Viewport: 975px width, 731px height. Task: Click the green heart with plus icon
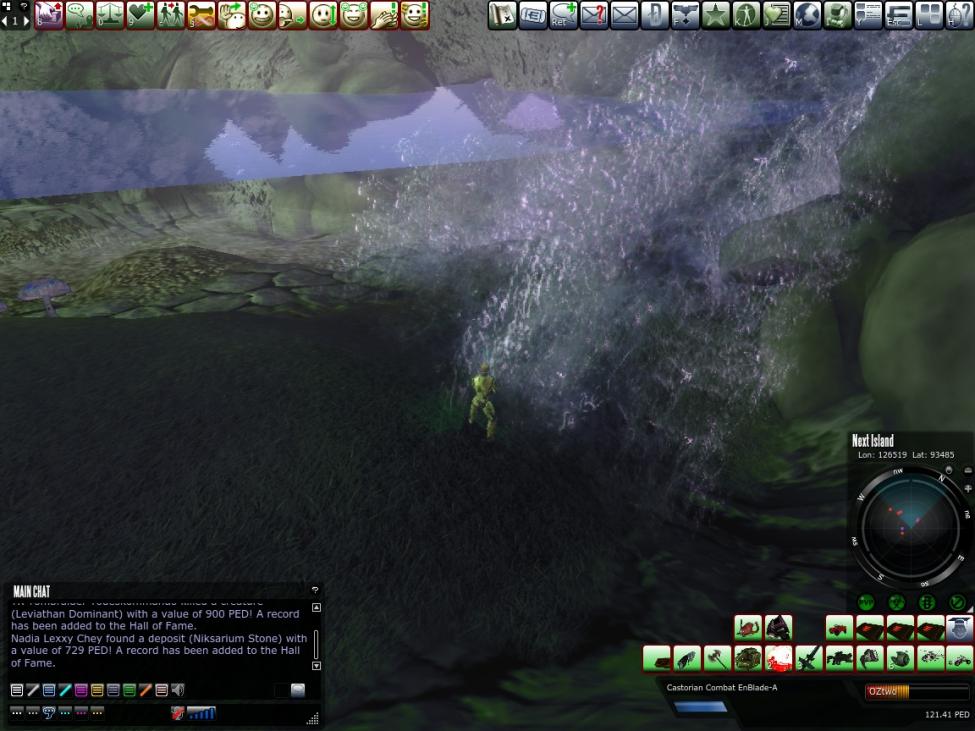click(140, 15)
